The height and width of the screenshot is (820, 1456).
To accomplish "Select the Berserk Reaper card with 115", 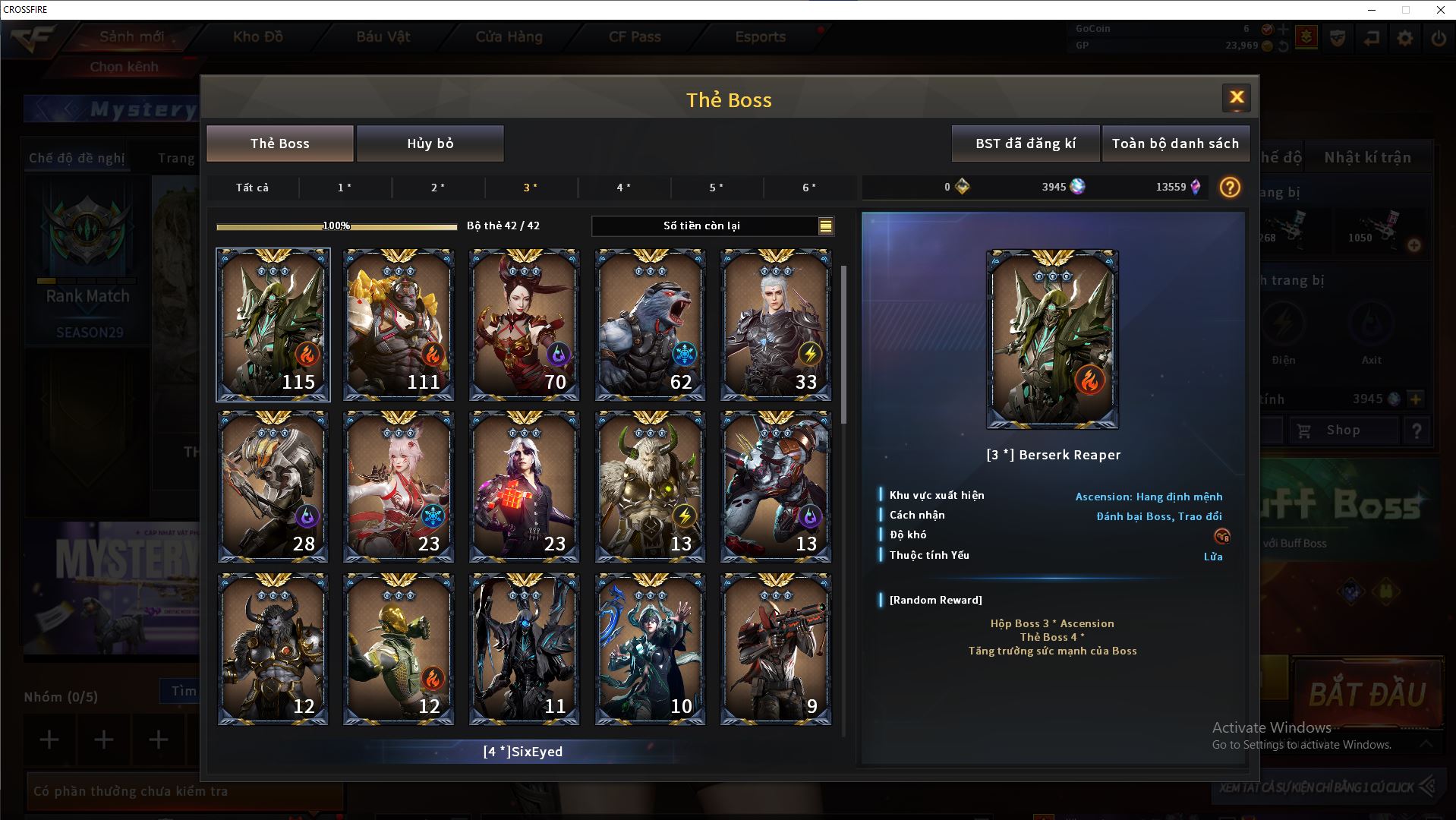I will [273, 324].
